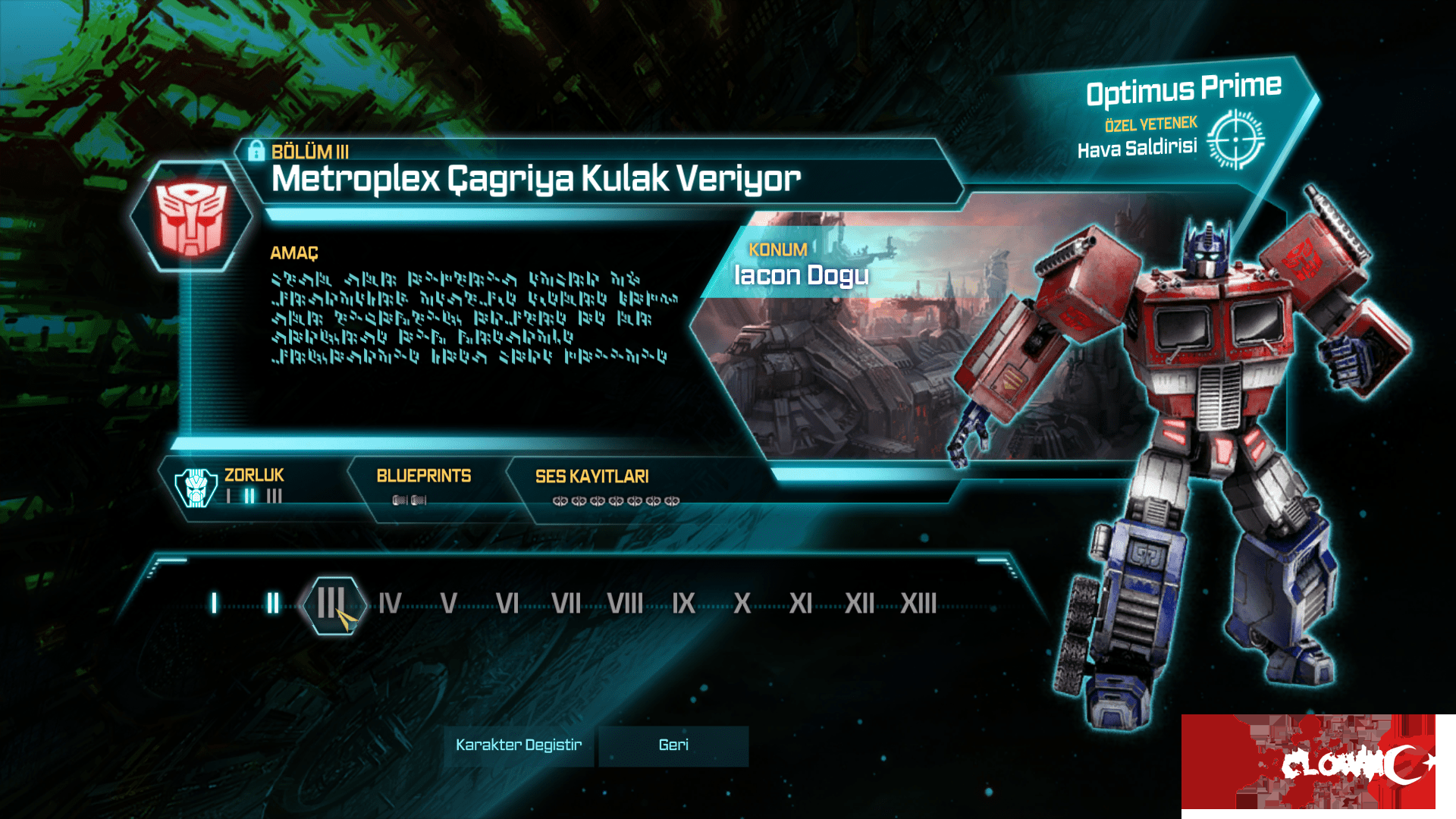Choose chapter VII
Image resolution: width=1456 pixels, height=819 pixels.
tap(566, 604)
